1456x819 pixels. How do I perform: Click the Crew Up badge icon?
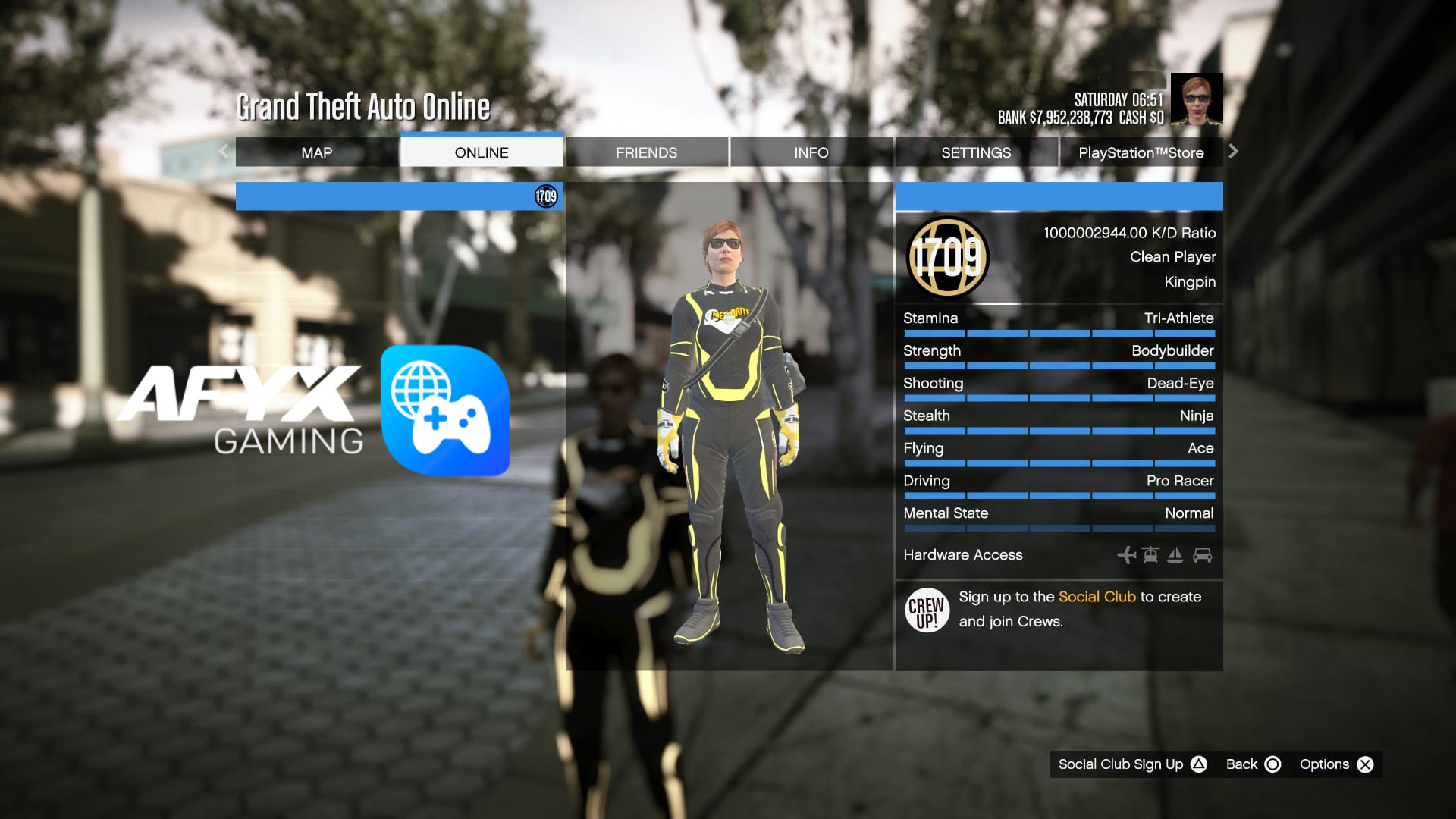pyautogui.click(x=927, y=610)
